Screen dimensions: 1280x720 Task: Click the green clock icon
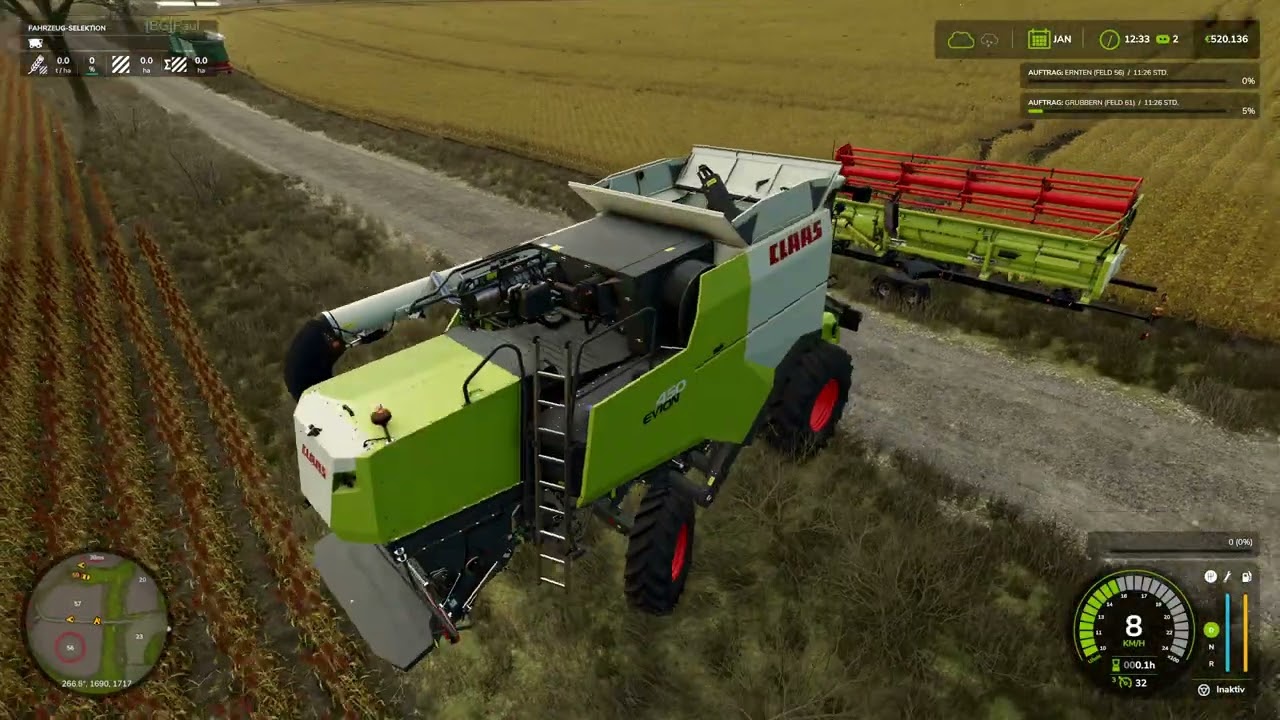tap(1109, 39)
